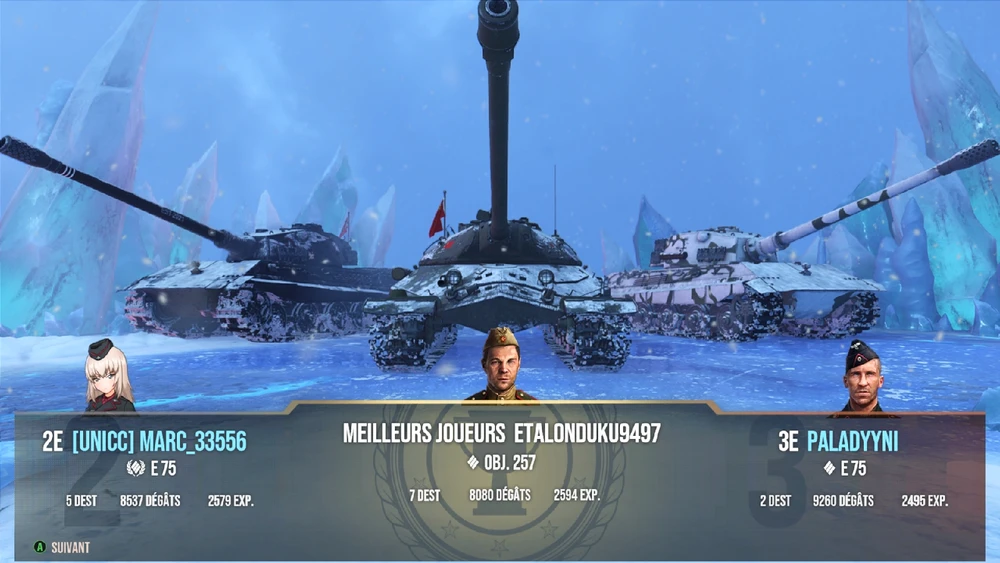Click the blonde anime commander portrait
The width and height of the screenshot is (1000, 563).
pyautogui.click(x=107, y=377)
